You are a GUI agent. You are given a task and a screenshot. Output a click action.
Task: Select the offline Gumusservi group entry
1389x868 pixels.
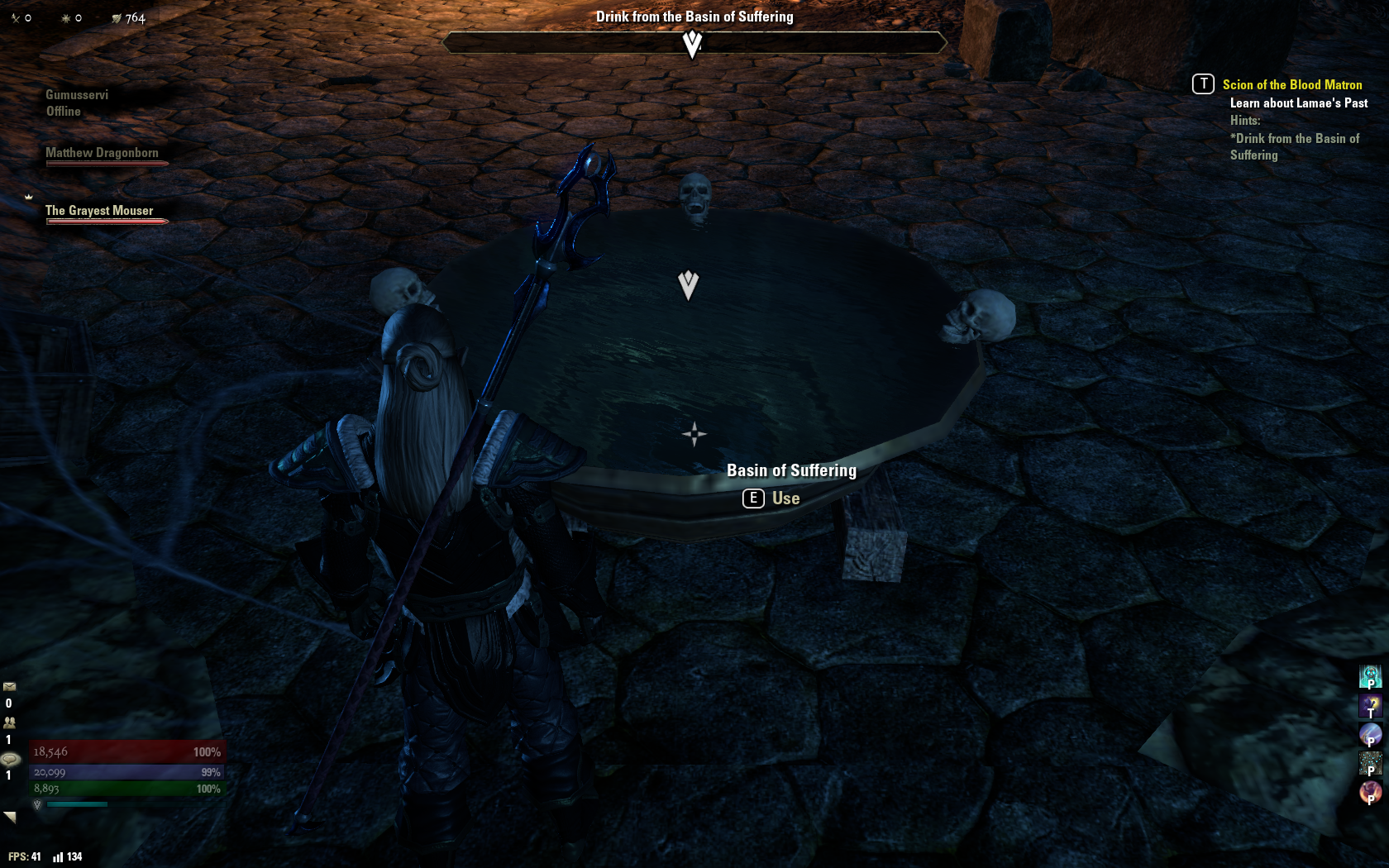(76, 103)
